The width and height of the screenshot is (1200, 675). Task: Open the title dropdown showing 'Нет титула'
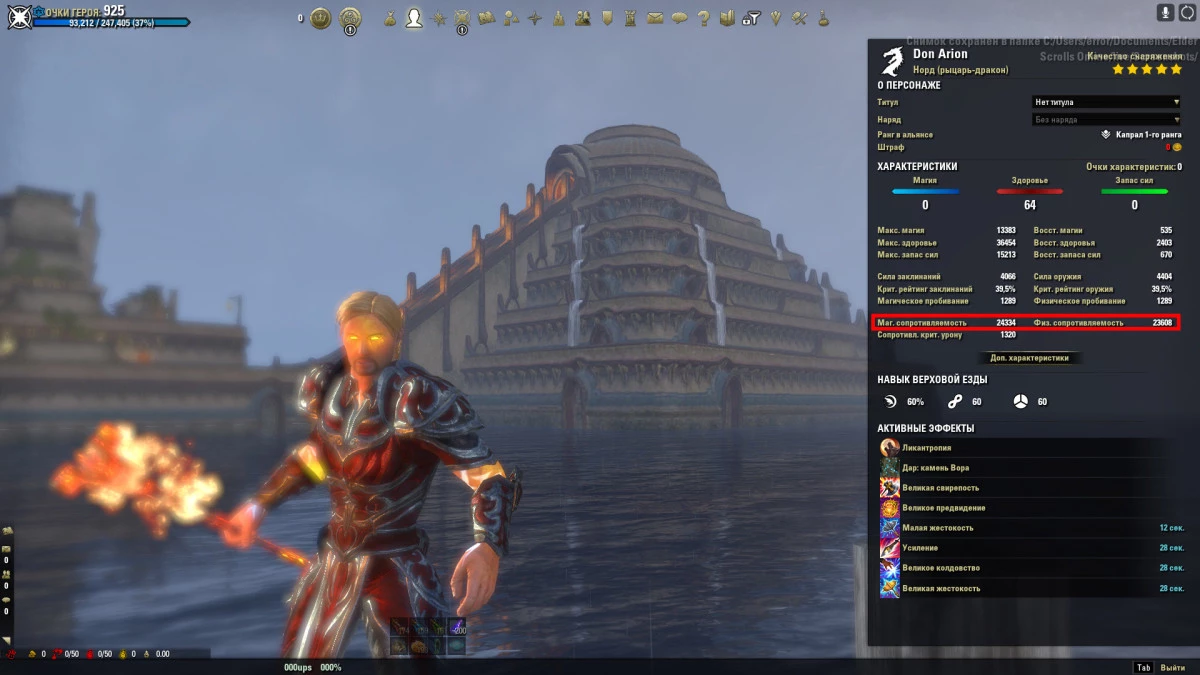[1106, 102]
